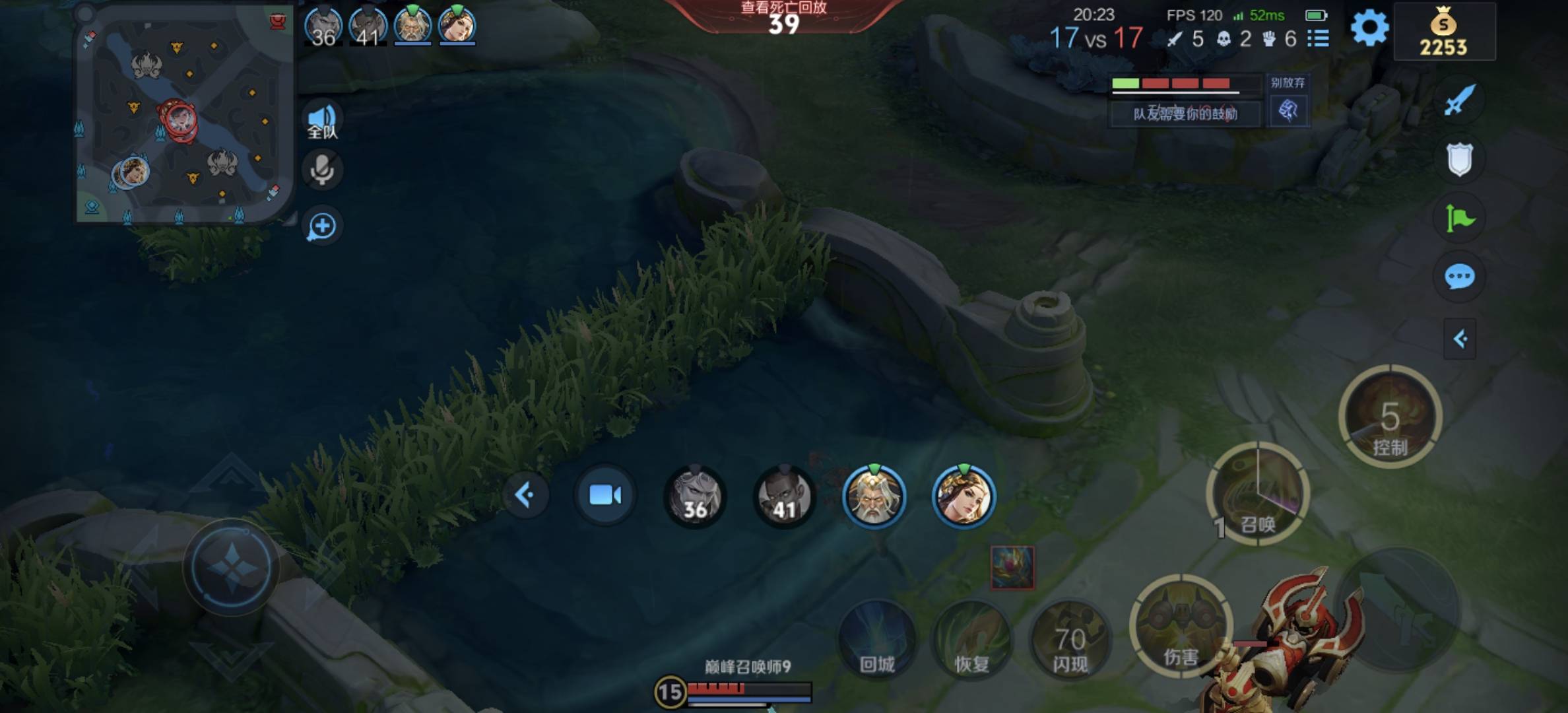Send the shield defend signal
1568x713 pixels.
(x=1459, y=159)
